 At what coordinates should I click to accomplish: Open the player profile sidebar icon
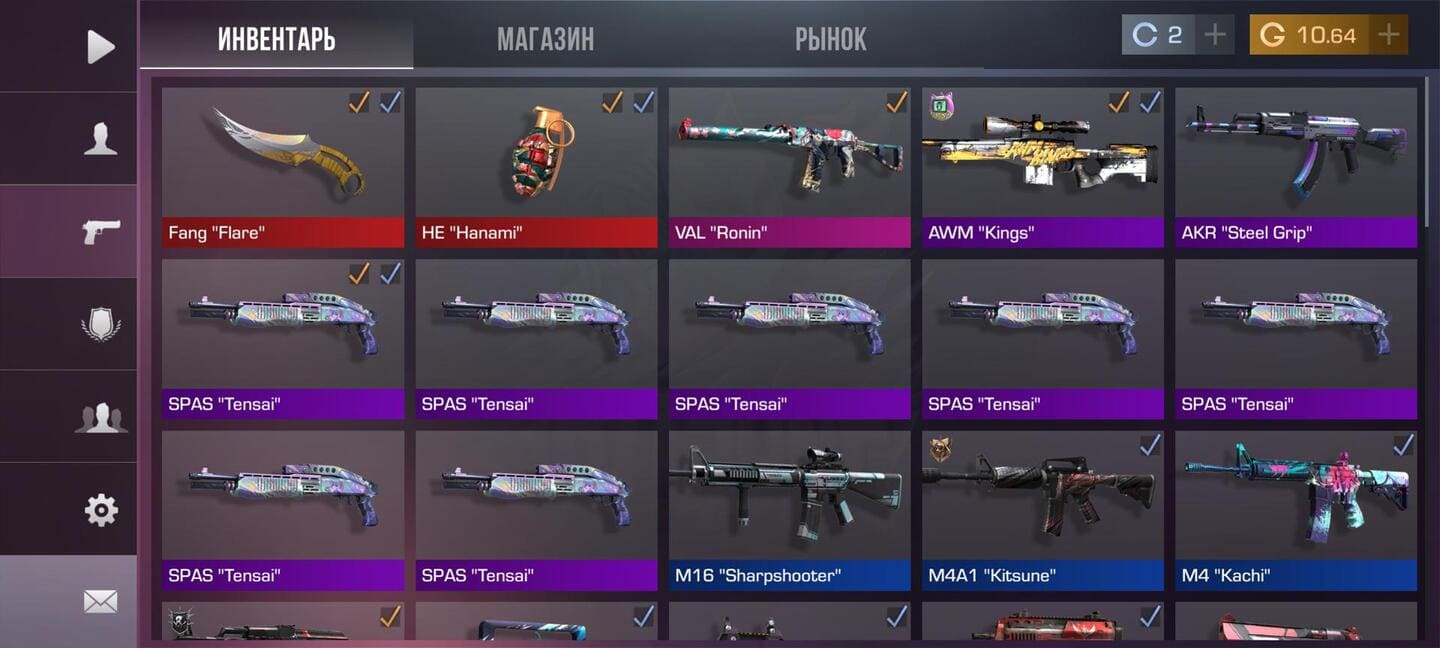click(100, 139)
